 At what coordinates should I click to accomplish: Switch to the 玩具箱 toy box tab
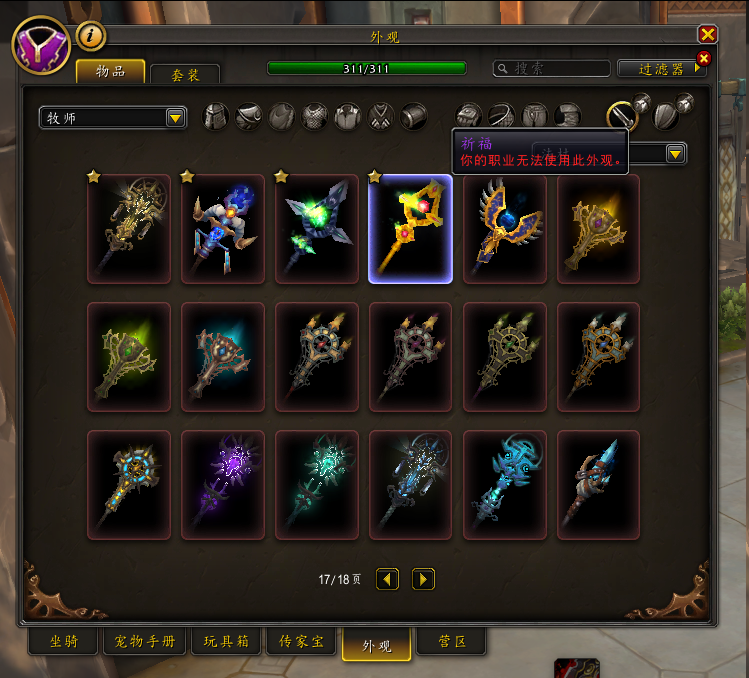226,641
